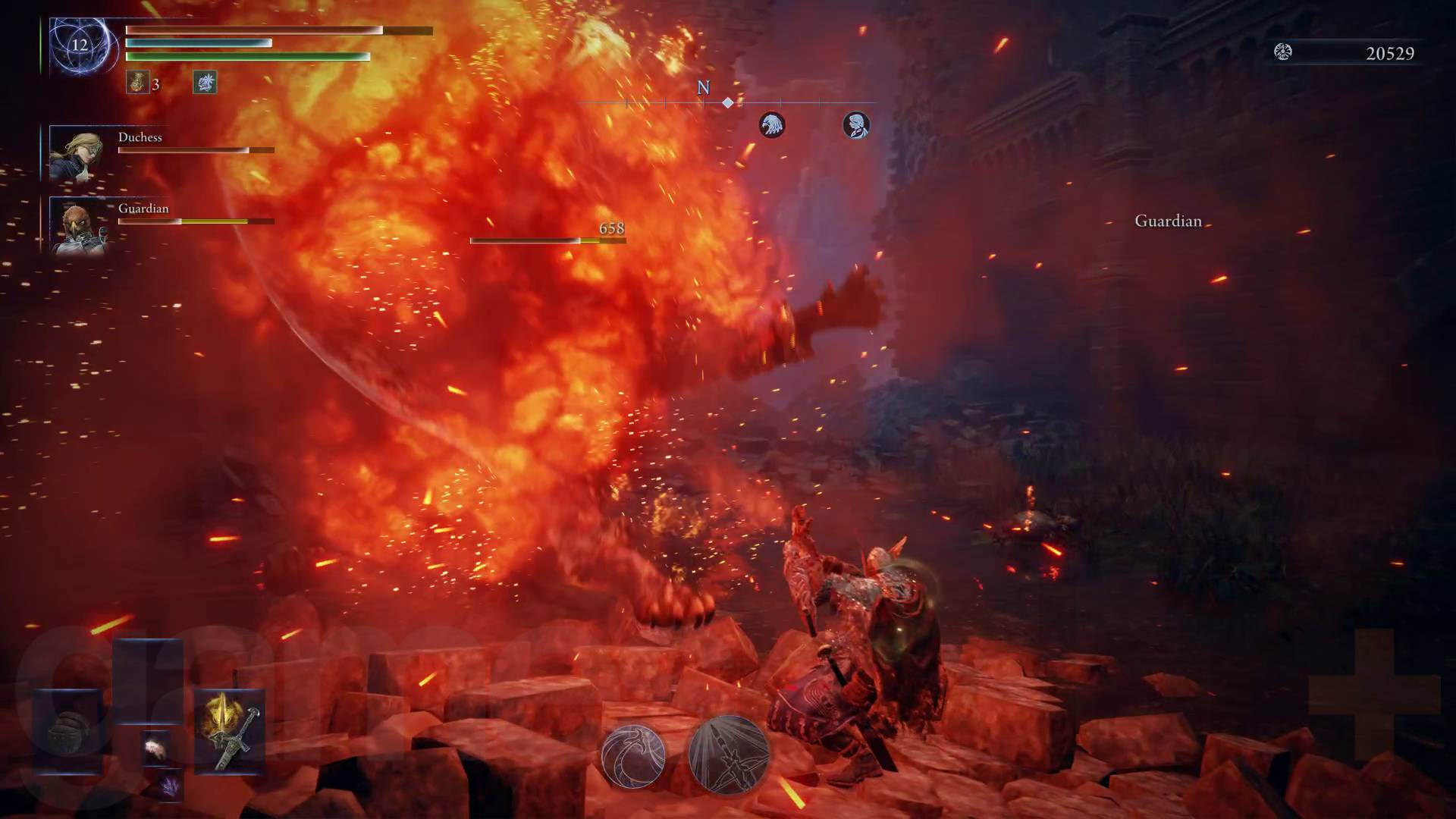The image size is (1456, 819).
Task: Choose the pale feather consumable slot
Action: click(157, 748)
